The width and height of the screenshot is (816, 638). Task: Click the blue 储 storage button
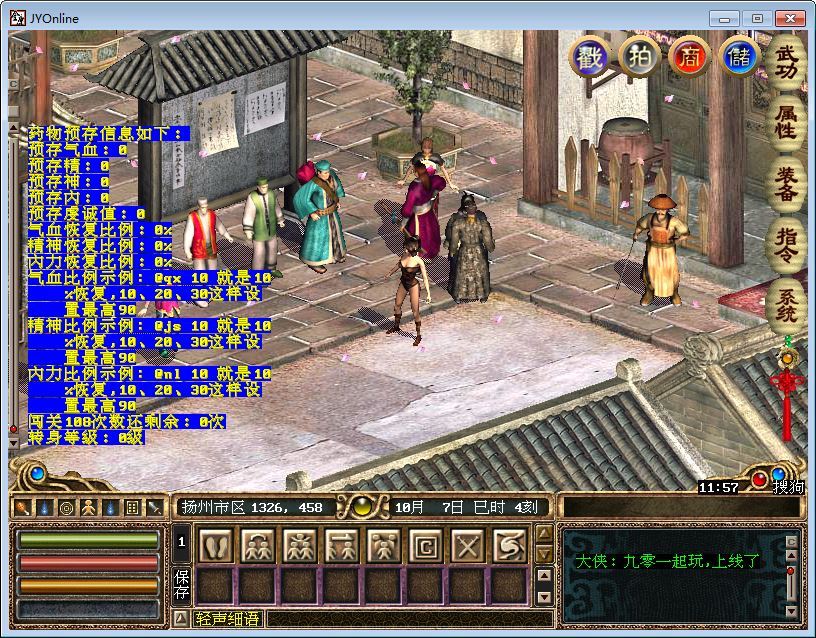(x=738, y=57)
